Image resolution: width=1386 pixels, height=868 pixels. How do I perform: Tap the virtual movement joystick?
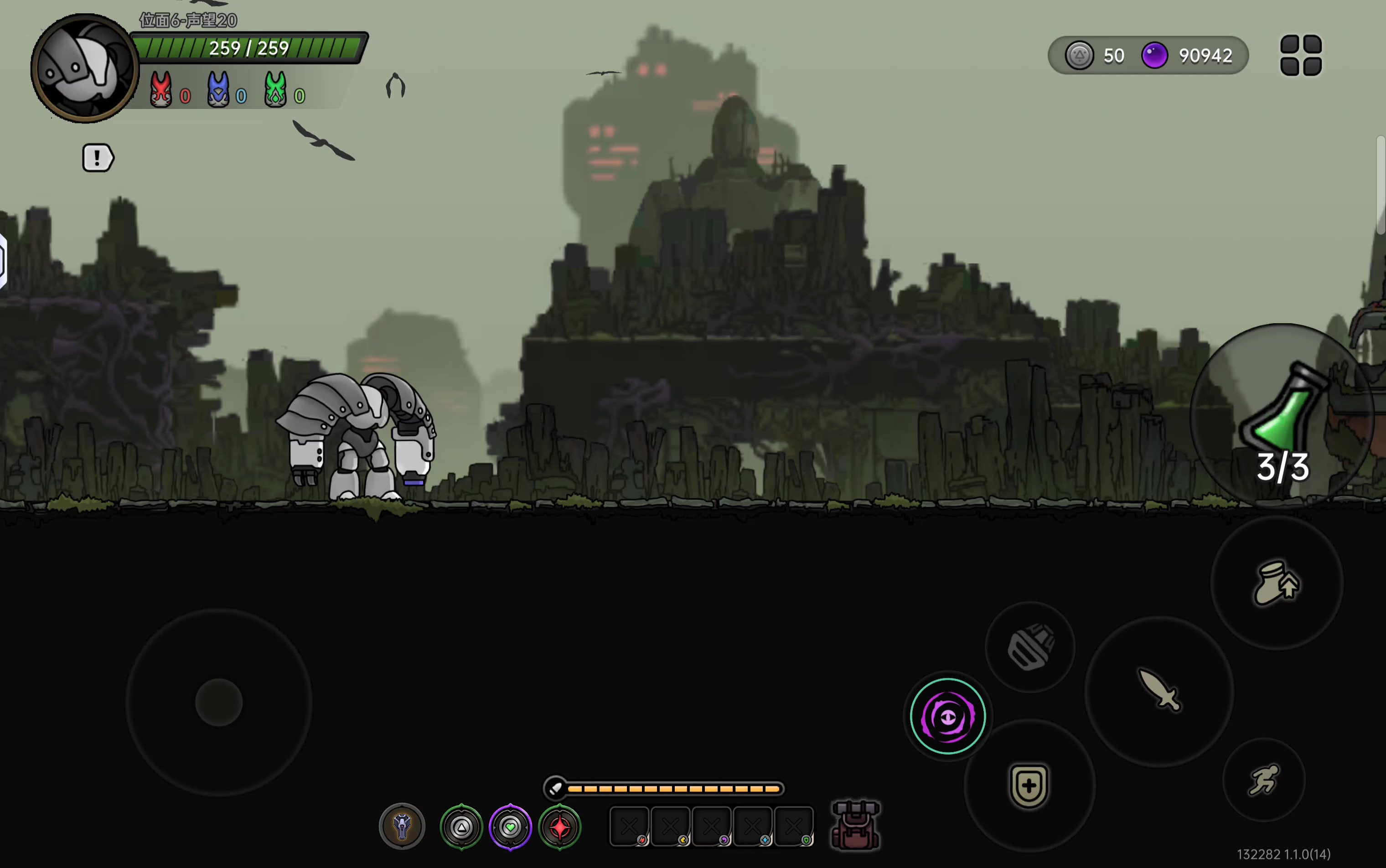click(219, 702)
